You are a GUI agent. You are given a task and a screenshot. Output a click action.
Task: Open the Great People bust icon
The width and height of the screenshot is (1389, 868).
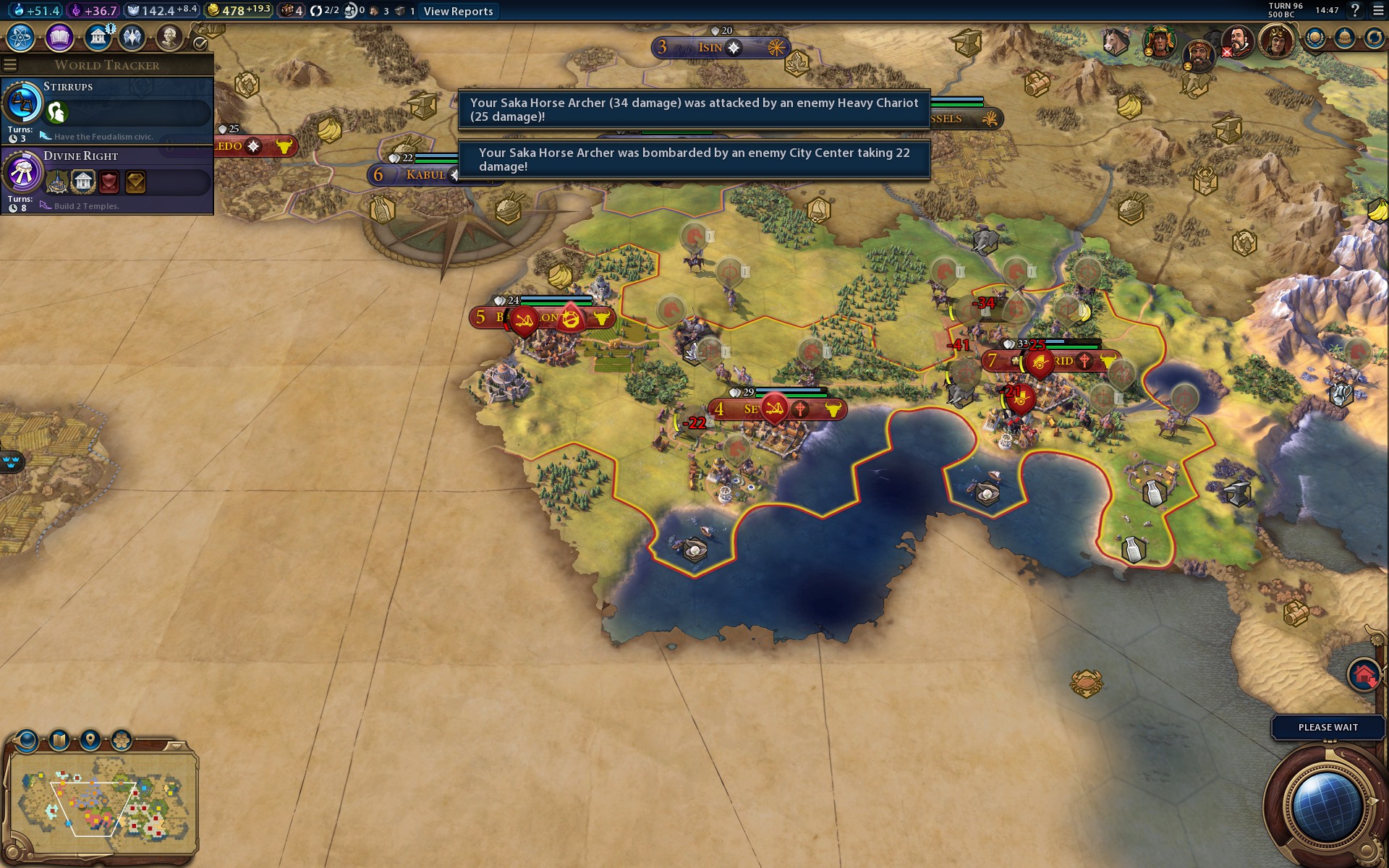(x=169, y=37)
